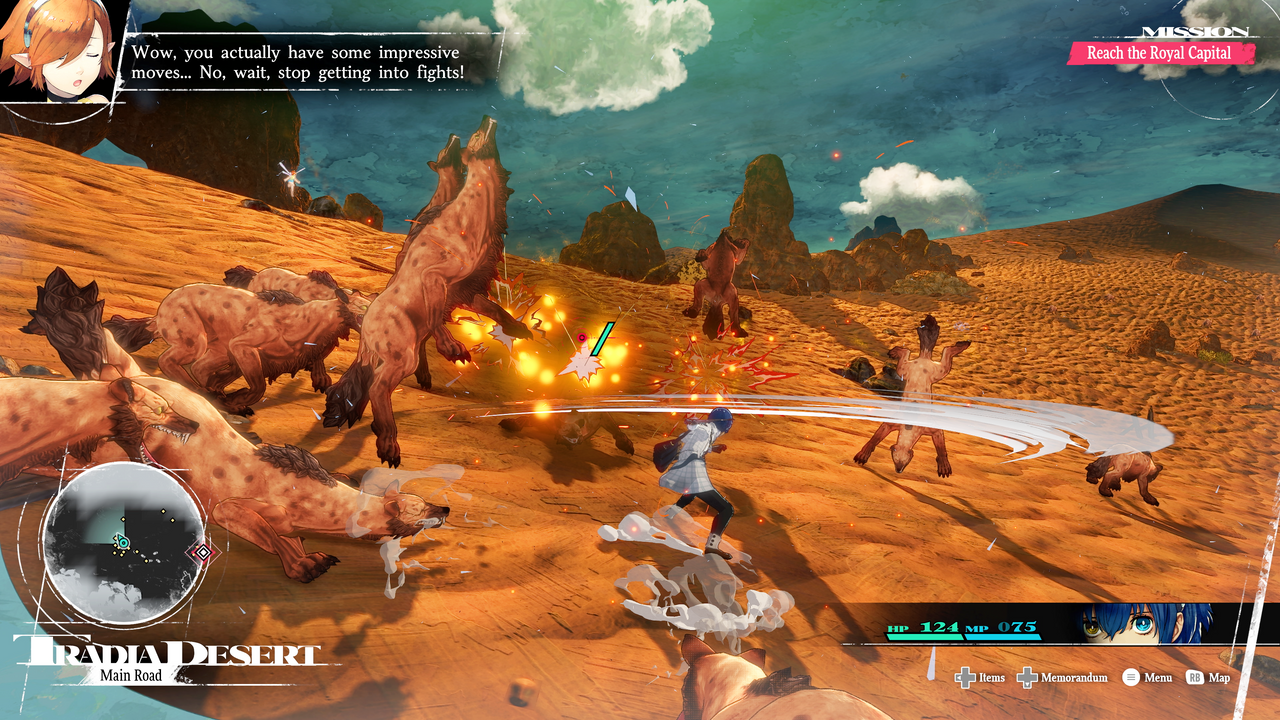Toggle the Menu hamburger lines icon
Viewport: 1280px width, 720px height.
1131,677
